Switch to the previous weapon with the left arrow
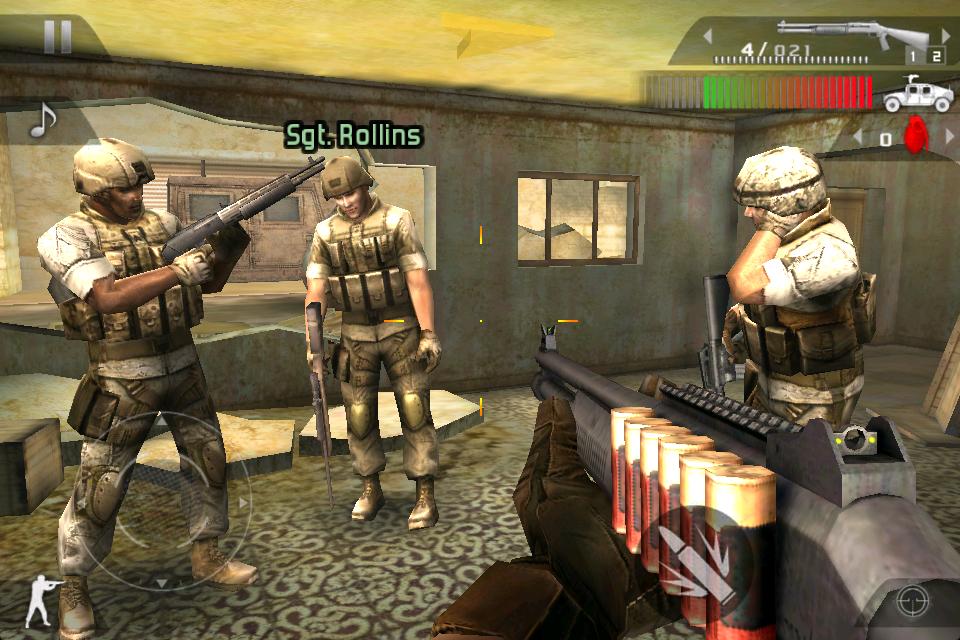The height and width of the screenshot is (640, 960). 708,36
